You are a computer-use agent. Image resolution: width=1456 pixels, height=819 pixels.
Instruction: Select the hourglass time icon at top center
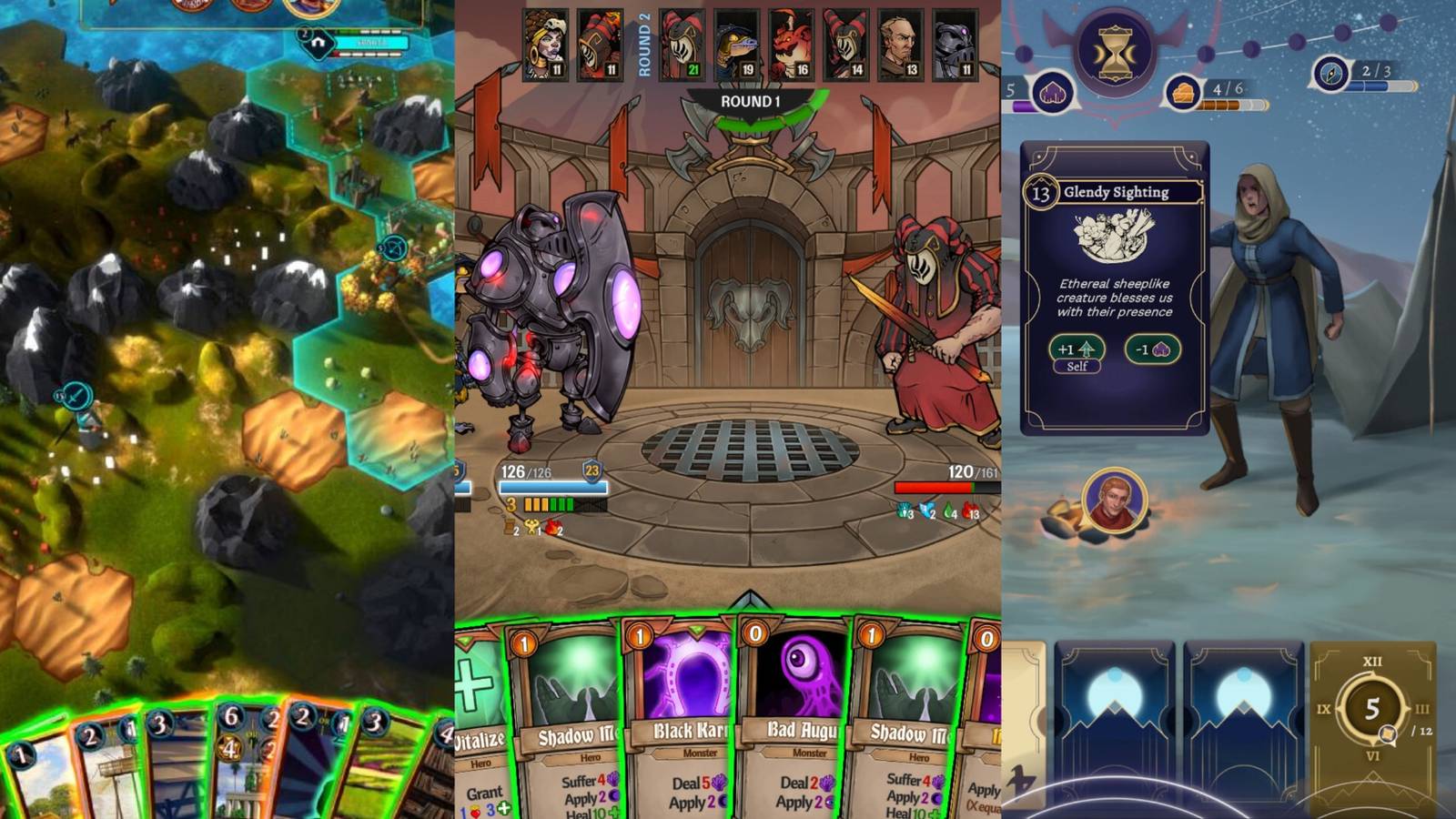pos(1117,50)
